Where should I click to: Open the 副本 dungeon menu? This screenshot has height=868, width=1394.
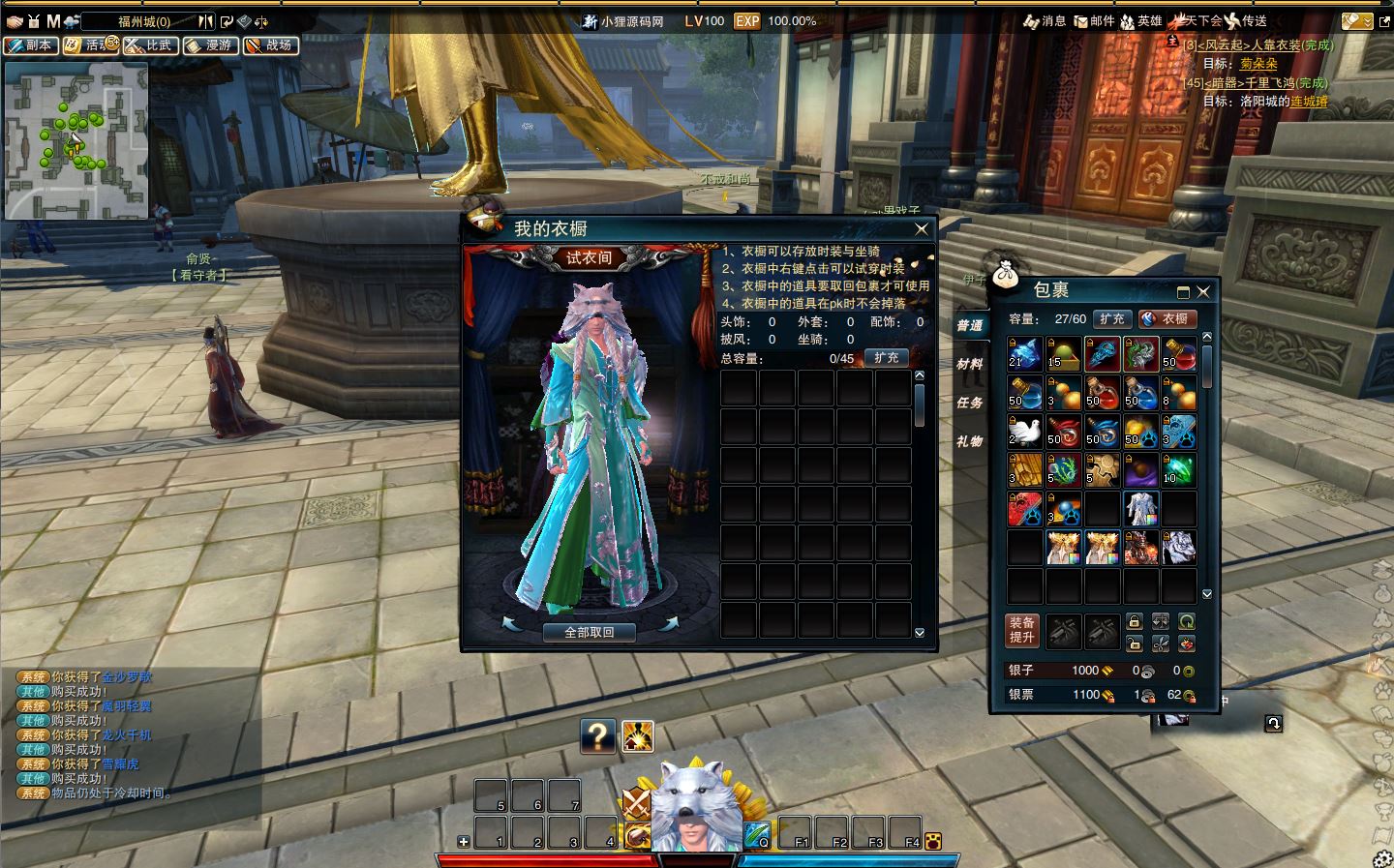30,45
